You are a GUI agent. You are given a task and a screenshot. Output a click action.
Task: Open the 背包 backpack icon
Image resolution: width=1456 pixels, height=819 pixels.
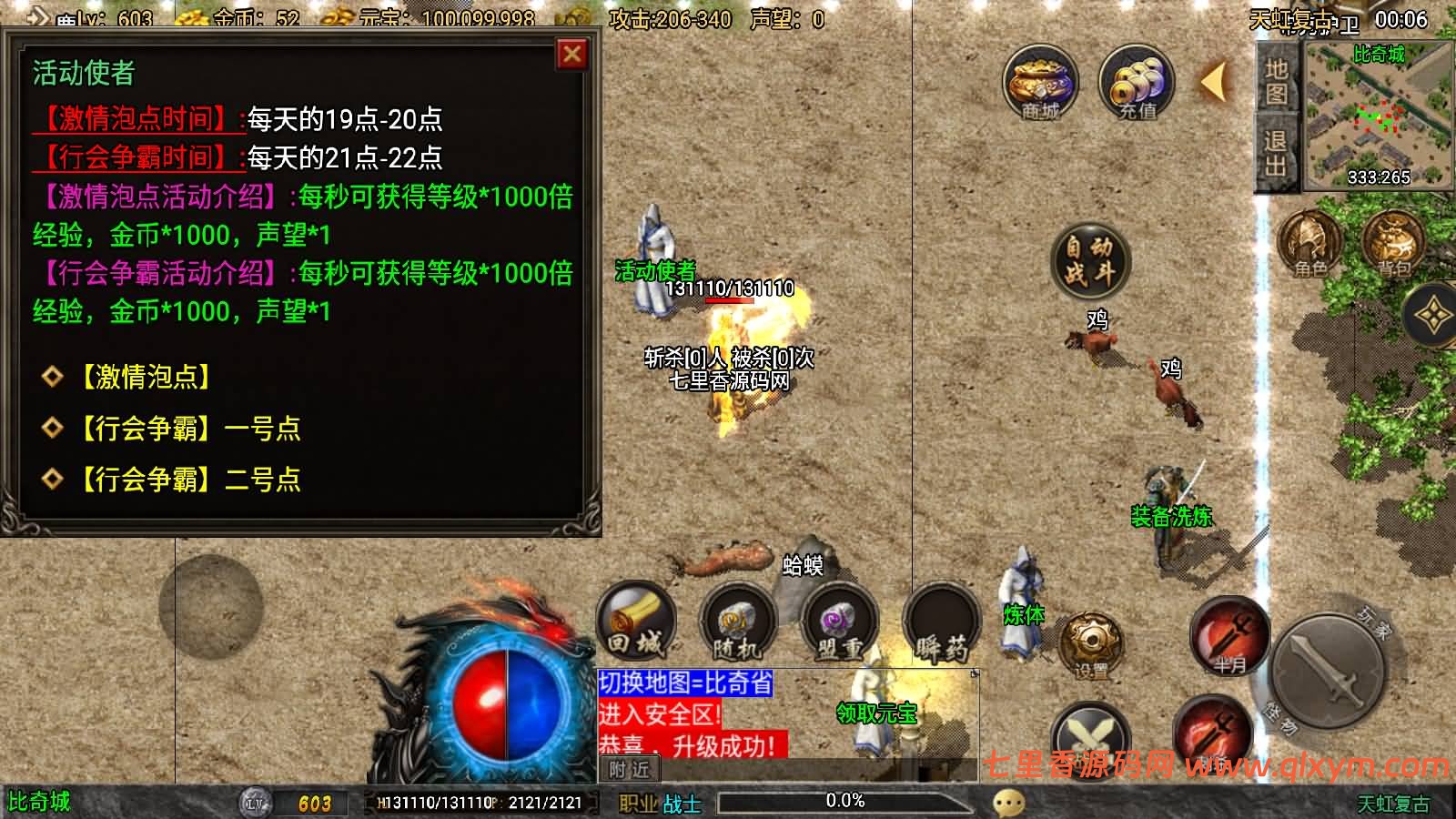click(x=1392, y=244)
